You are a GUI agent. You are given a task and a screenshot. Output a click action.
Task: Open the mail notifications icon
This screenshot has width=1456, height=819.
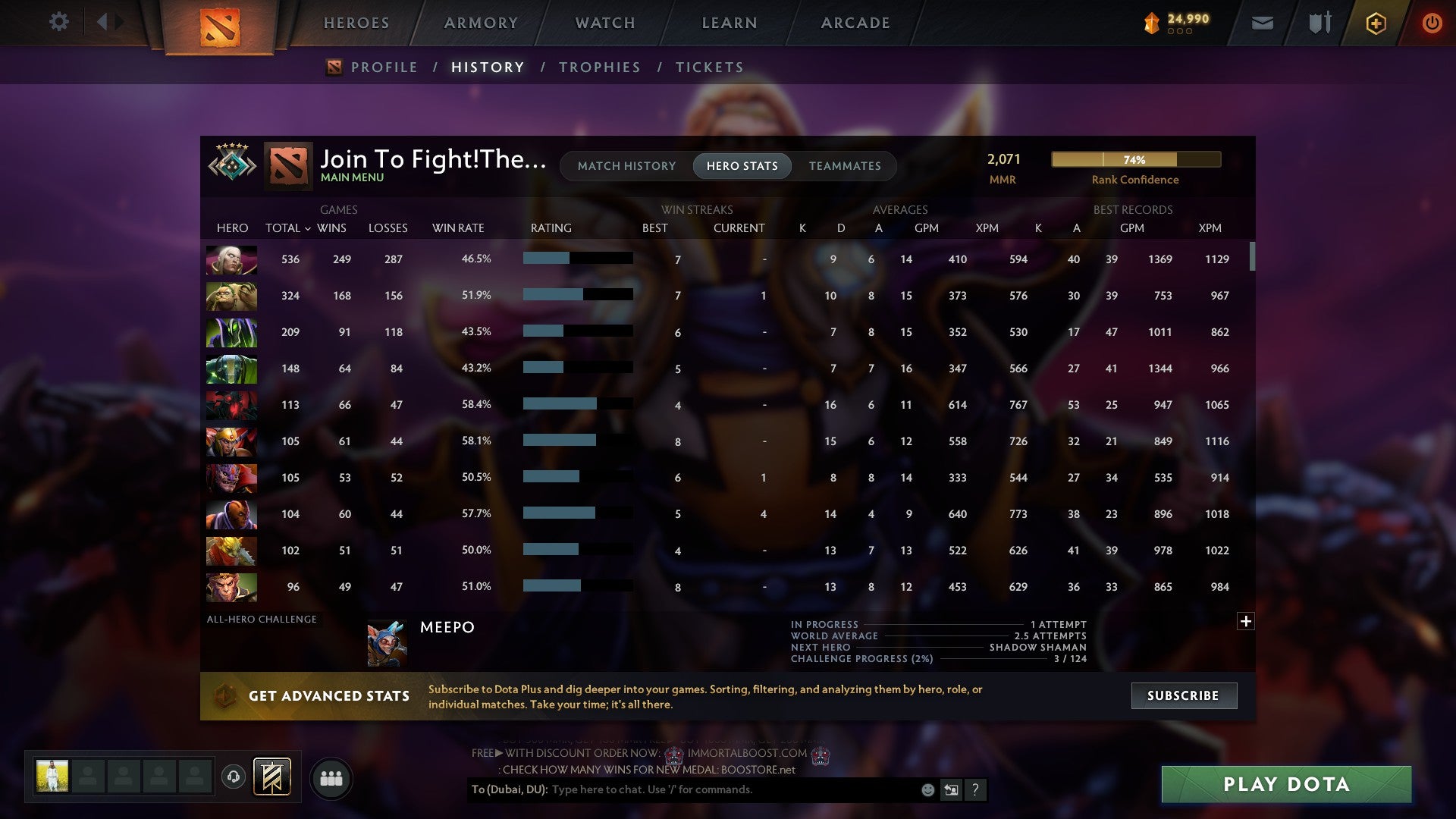pyautogui.click(x=1263, y=22)
